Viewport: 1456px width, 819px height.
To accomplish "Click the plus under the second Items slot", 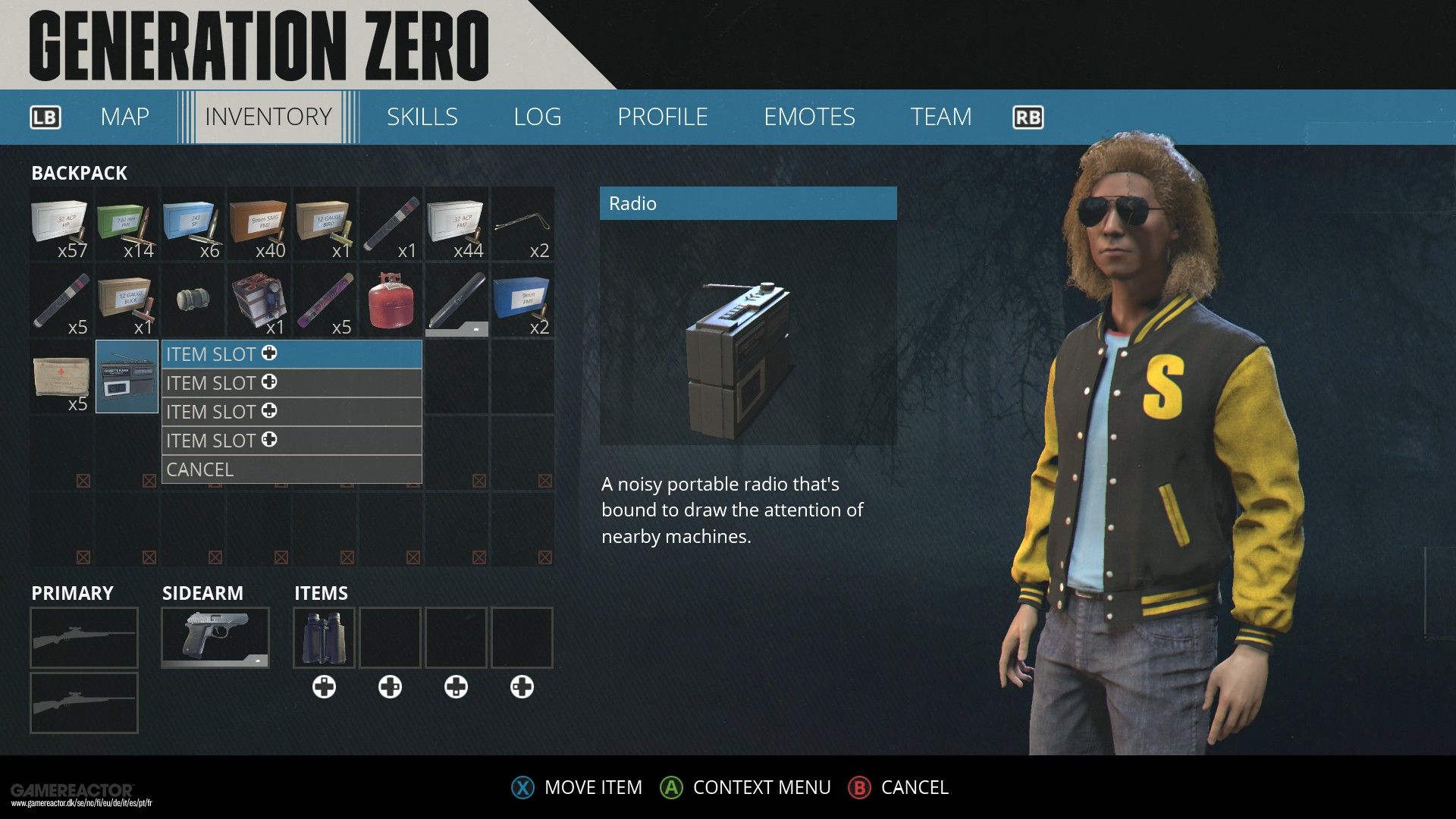I will [390, 687].
